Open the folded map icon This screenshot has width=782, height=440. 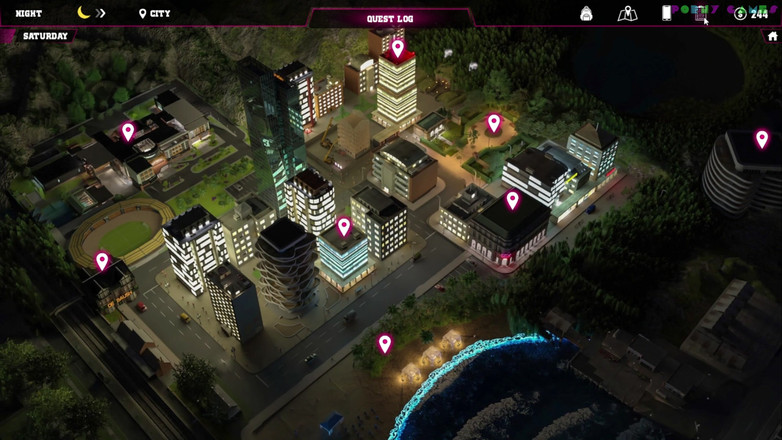(x=627, y=13)
